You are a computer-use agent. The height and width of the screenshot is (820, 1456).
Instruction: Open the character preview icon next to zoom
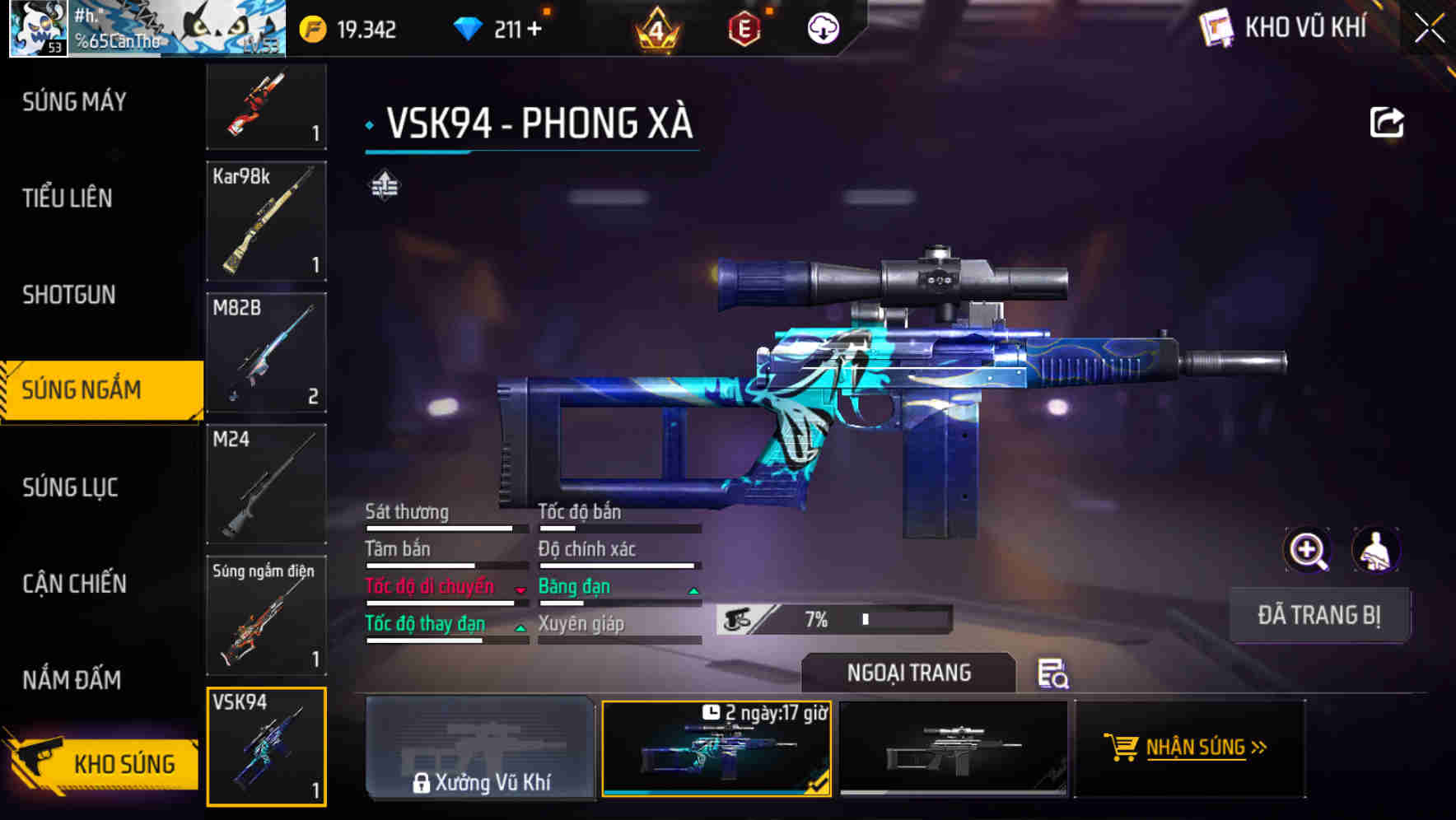(1374, 550)
